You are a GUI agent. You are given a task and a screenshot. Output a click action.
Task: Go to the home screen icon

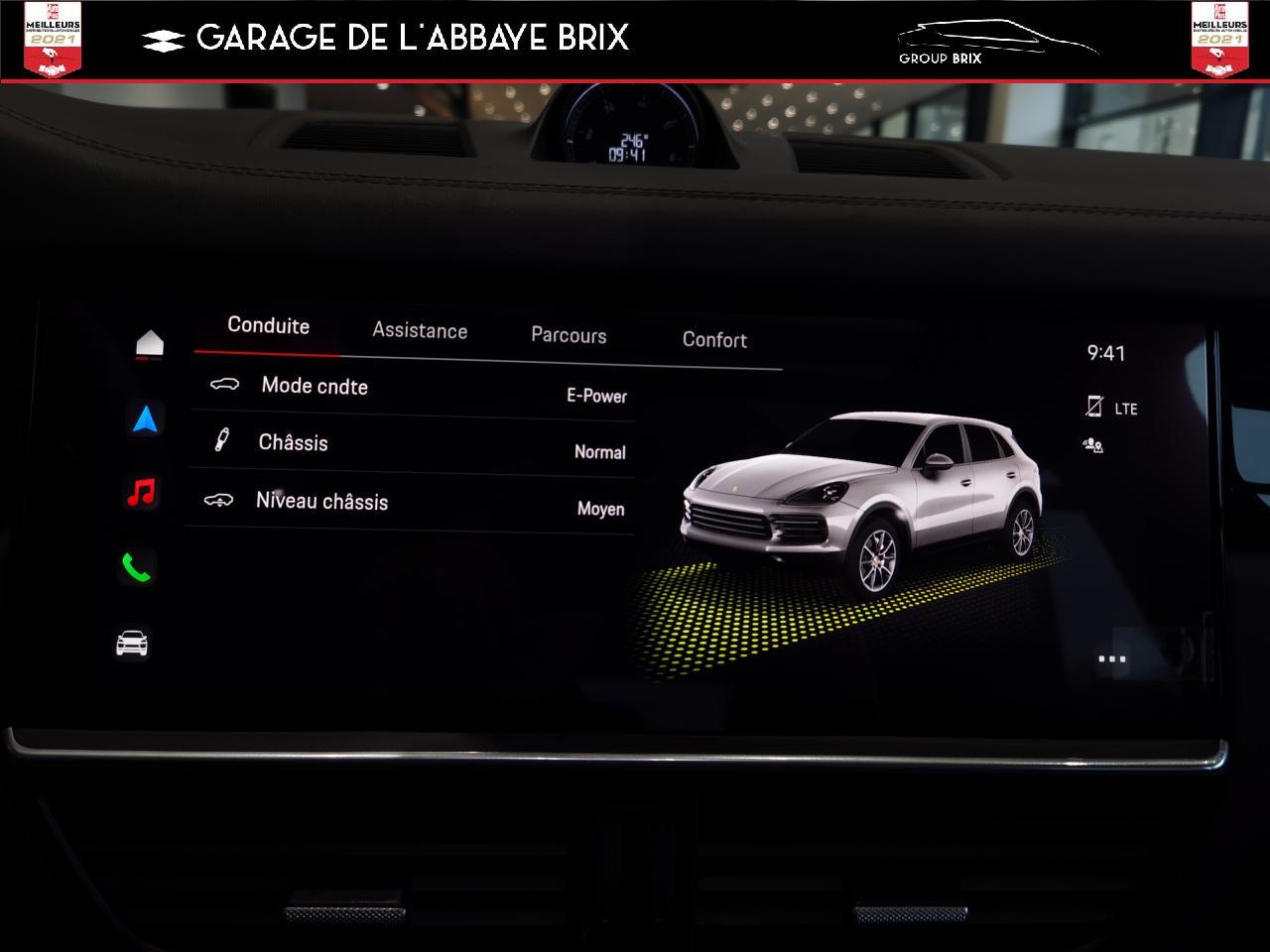pyautogui.click(x=150, y=343)
